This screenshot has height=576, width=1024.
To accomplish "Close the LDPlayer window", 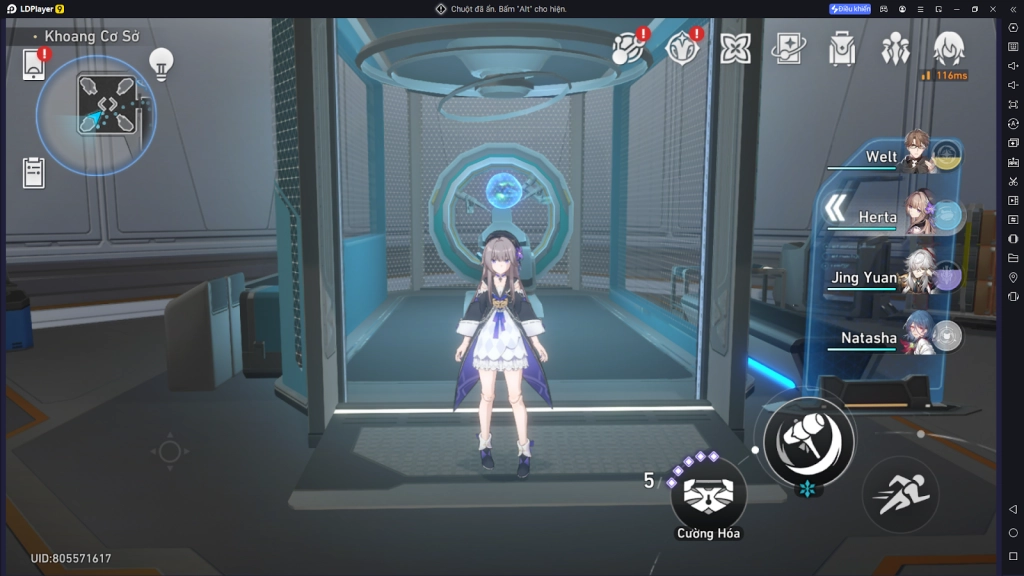I will (992, 9).
